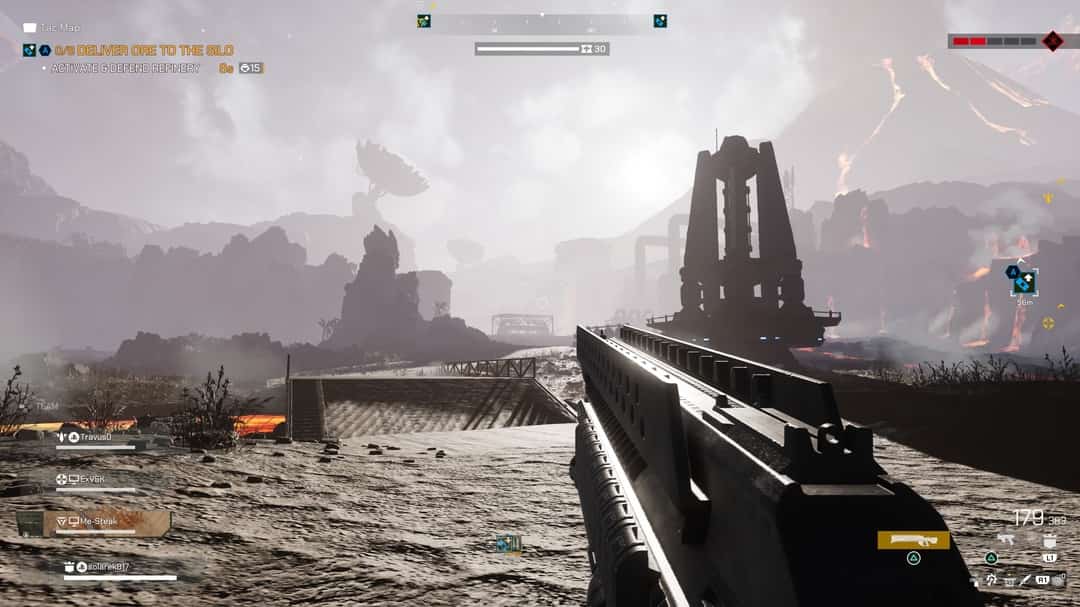Click the objective icon right of the compass bar
This screenshot has height=607, width=1080.
pyautogui.click(x=660, y=21)
